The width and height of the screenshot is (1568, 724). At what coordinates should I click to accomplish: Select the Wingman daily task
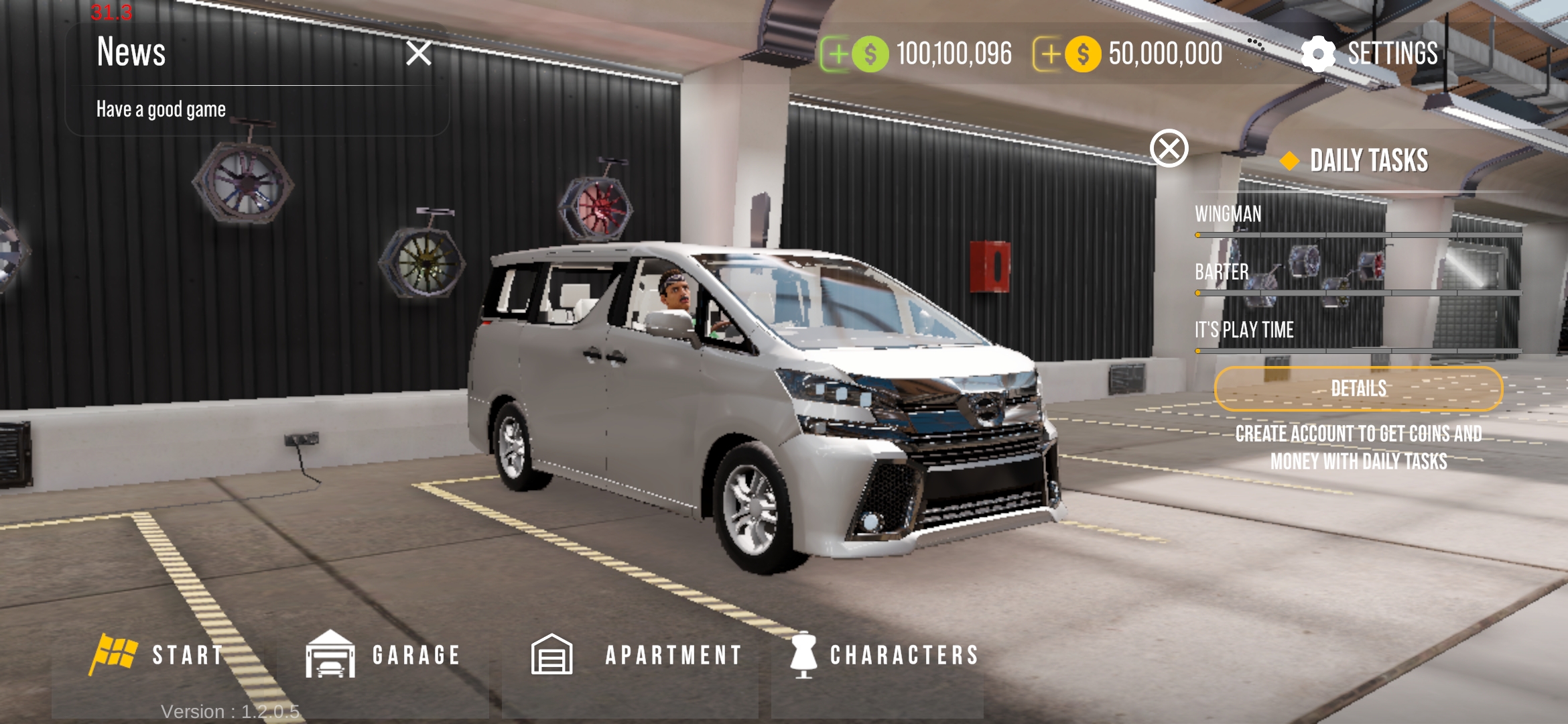[1228, 215]
